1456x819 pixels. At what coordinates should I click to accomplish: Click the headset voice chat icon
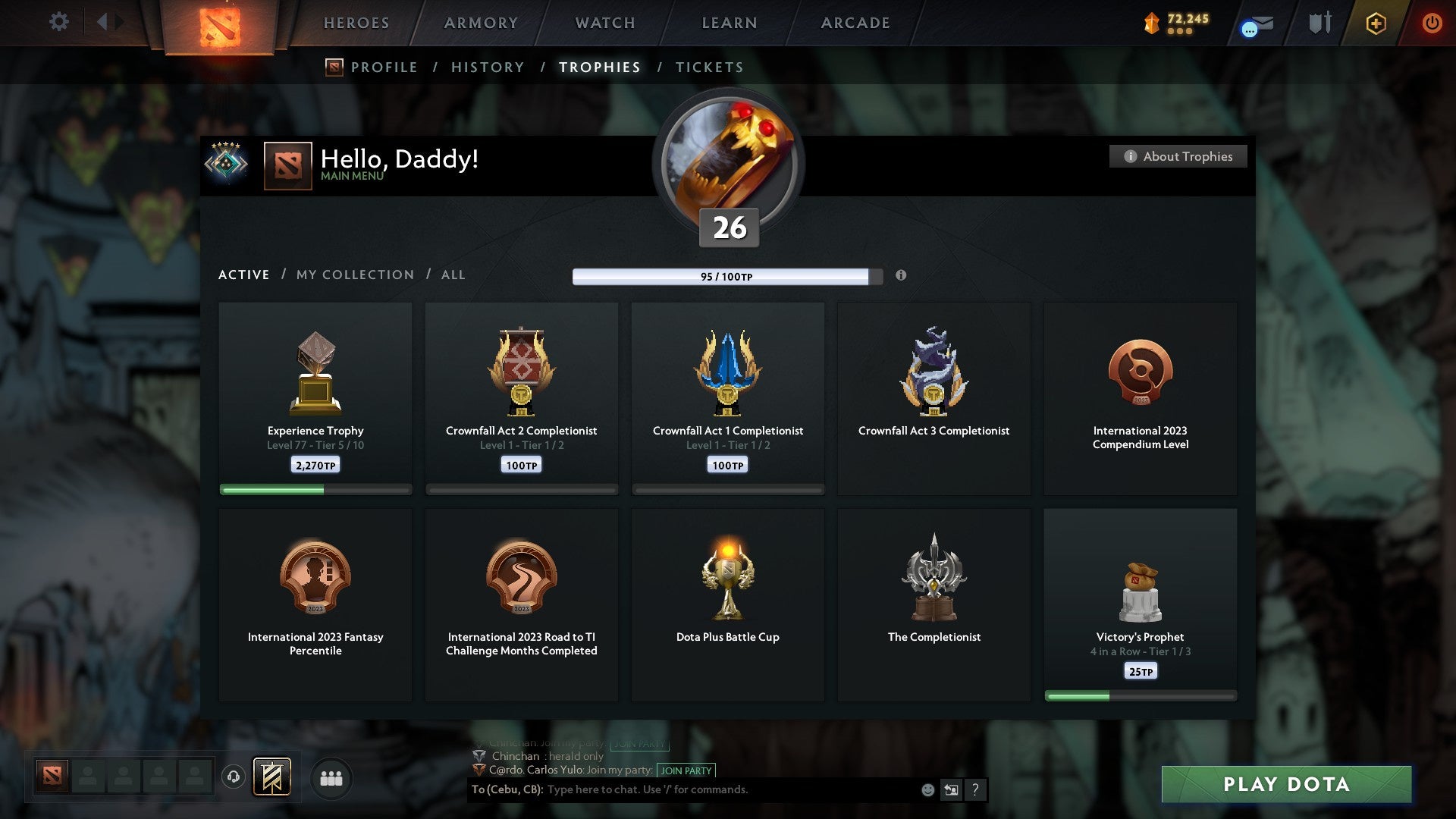point(234,776)
